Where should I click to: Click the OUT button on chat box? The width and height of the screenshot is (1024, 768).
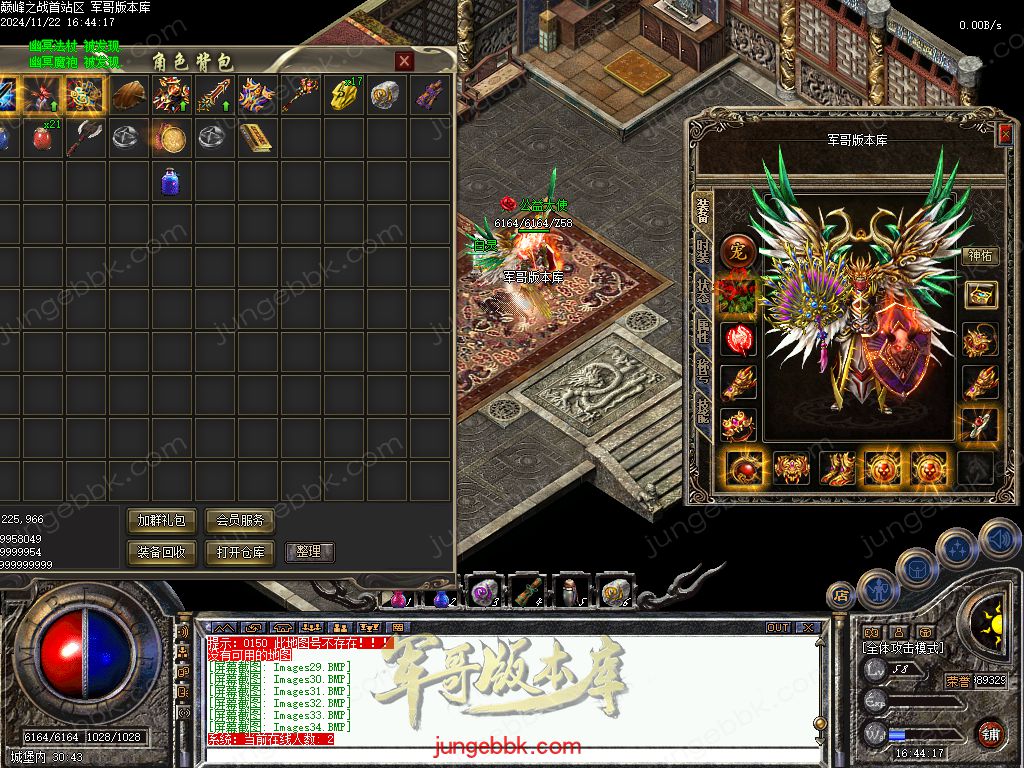777,628
